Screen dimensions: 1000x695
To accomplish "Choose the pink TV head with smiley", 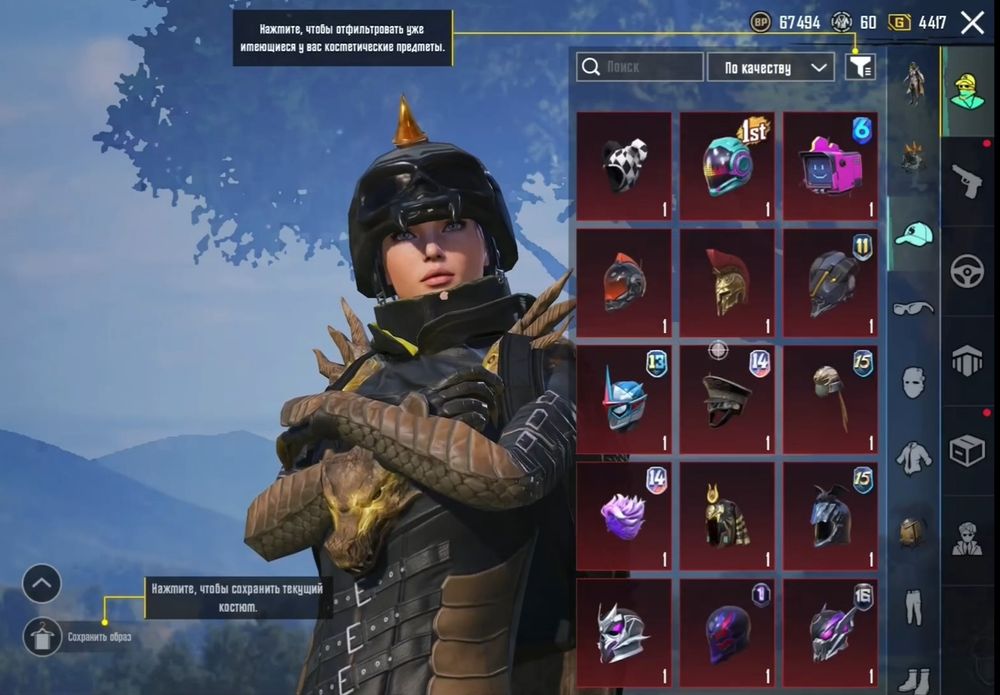I will pos(830,165).
